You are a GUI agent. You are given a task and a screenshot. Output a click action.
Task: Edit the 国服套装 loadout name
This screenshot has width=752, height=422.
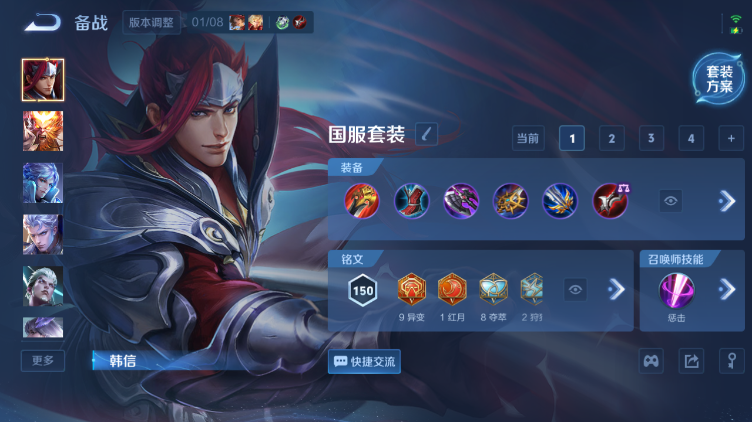tap(426, 134)
